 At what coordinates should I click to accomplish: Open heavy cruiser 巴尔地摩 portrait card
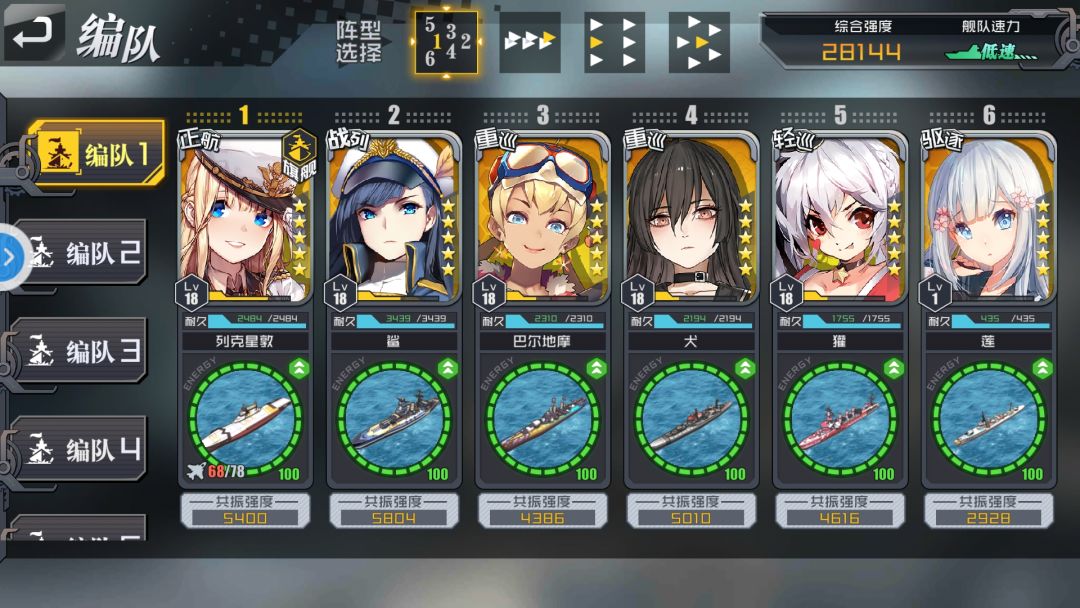(541, 218)
